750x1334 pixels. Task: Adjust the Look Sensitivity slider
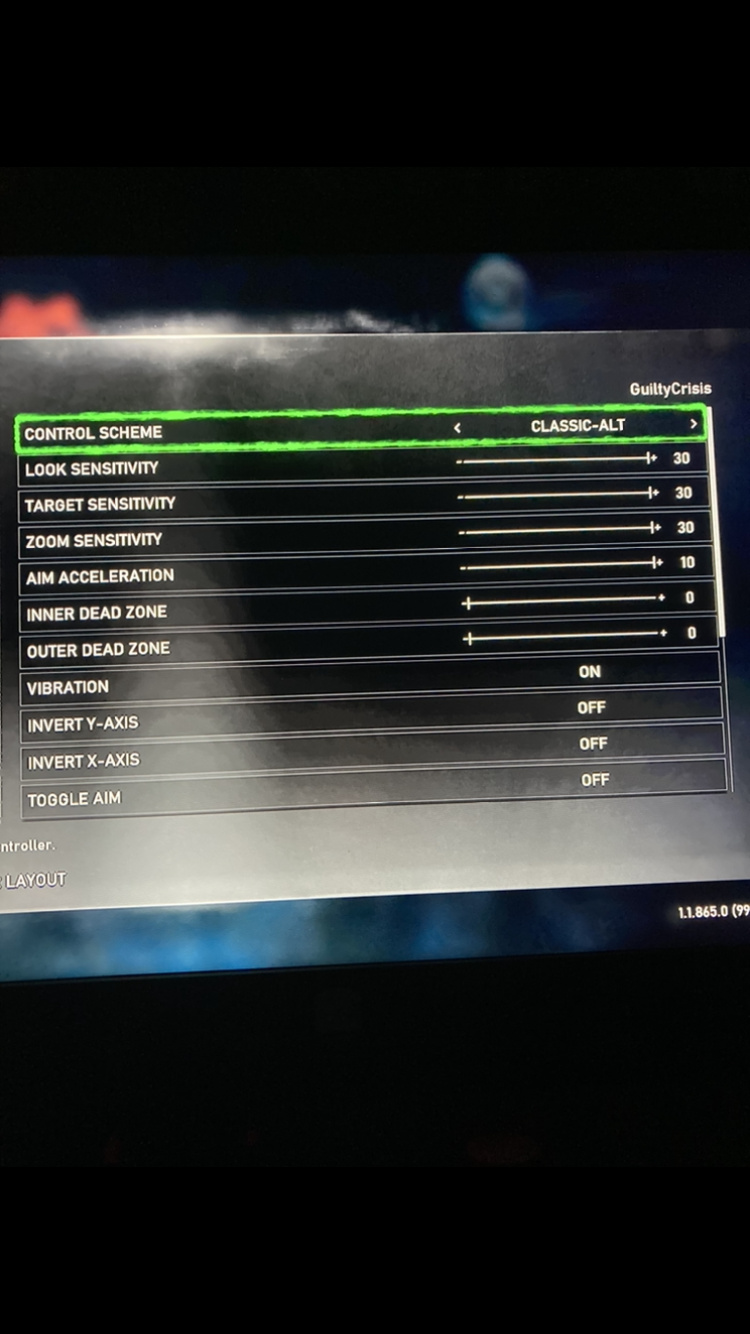click(x=556, y=460)
